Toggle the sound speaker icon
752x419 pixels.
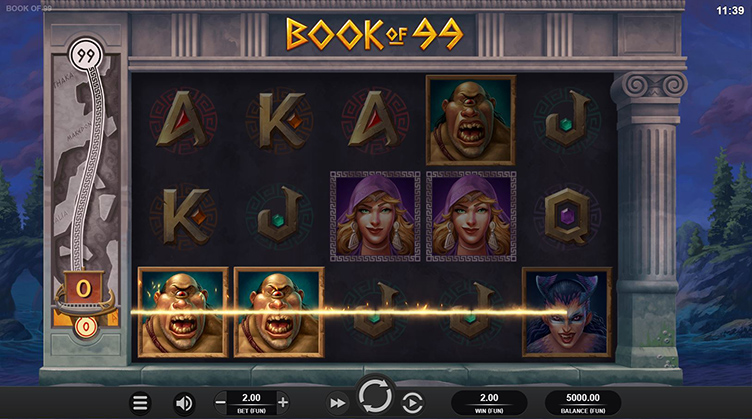(x=184, y=403)
